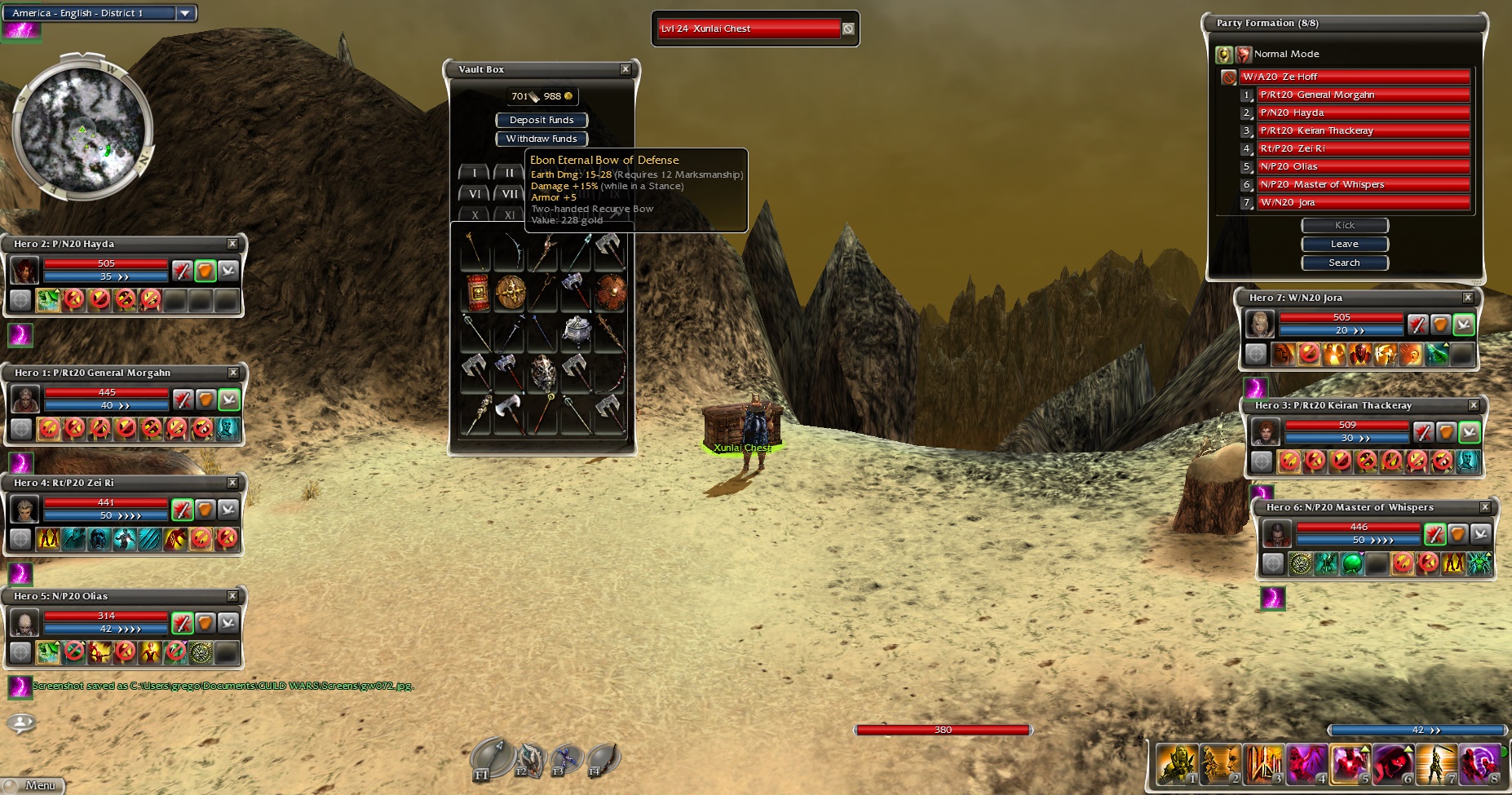Switch to weapon set F1
The height and width of the screenshot is (795, 1512).
492,759
